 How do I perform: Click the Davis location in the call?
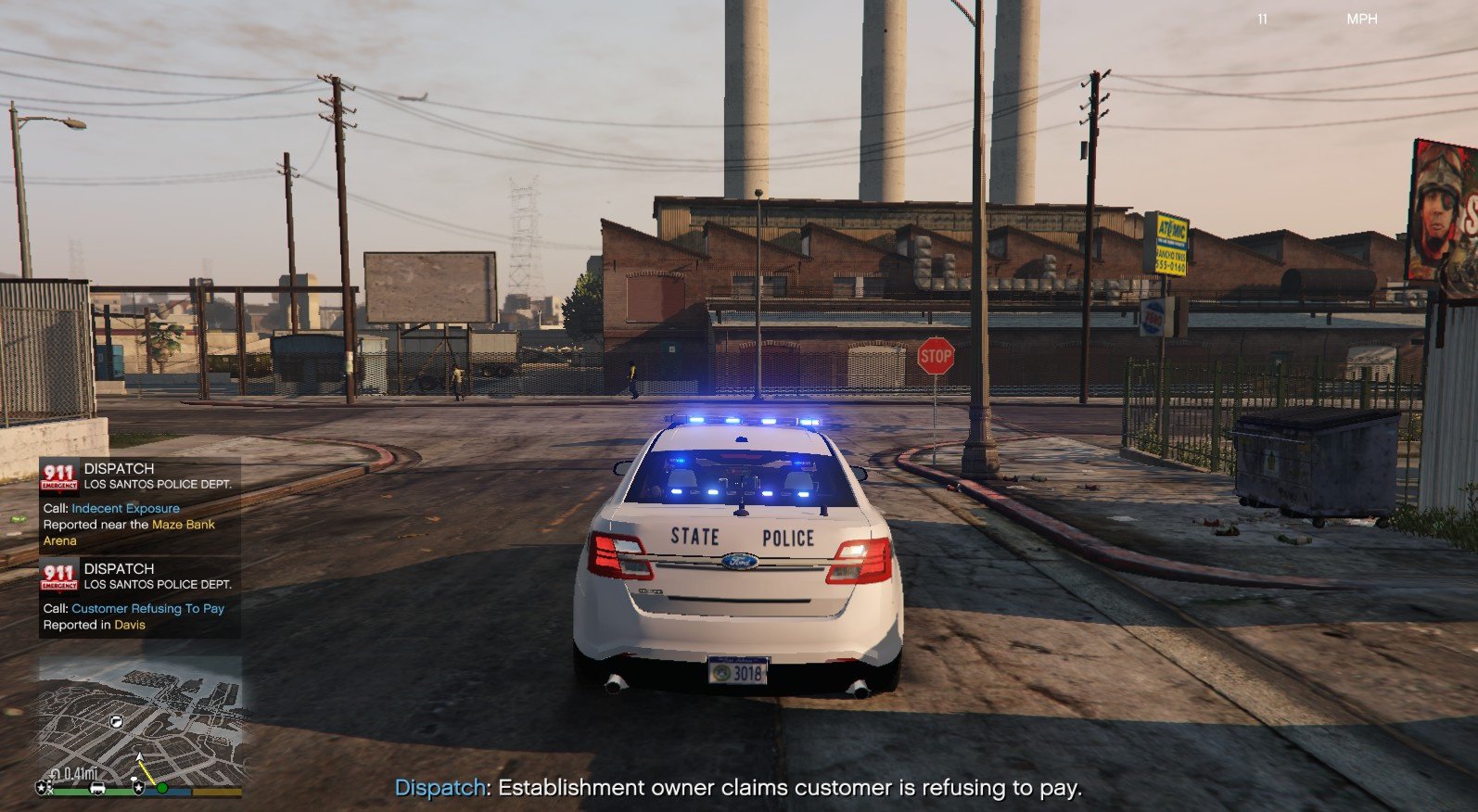pyautogui.click(x=130, y=625)
